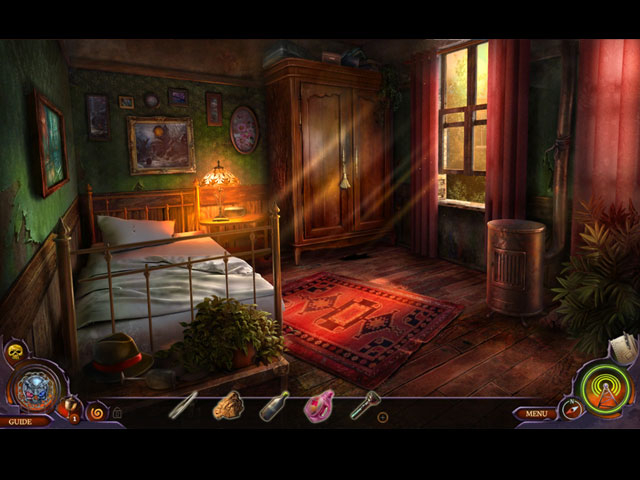This screenshot has height=480, width=640.
Task: Open the Menu
Action: 536,413
